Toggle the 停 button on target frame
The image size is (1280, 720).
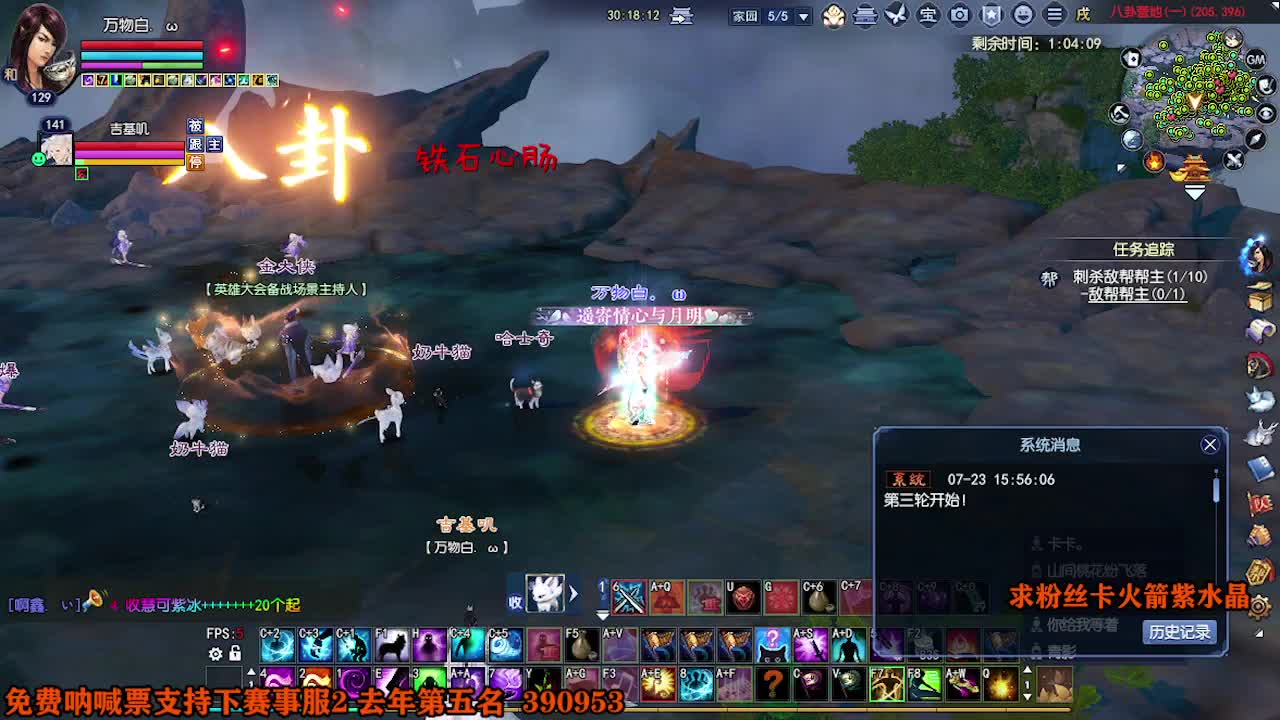coord(196,161)
